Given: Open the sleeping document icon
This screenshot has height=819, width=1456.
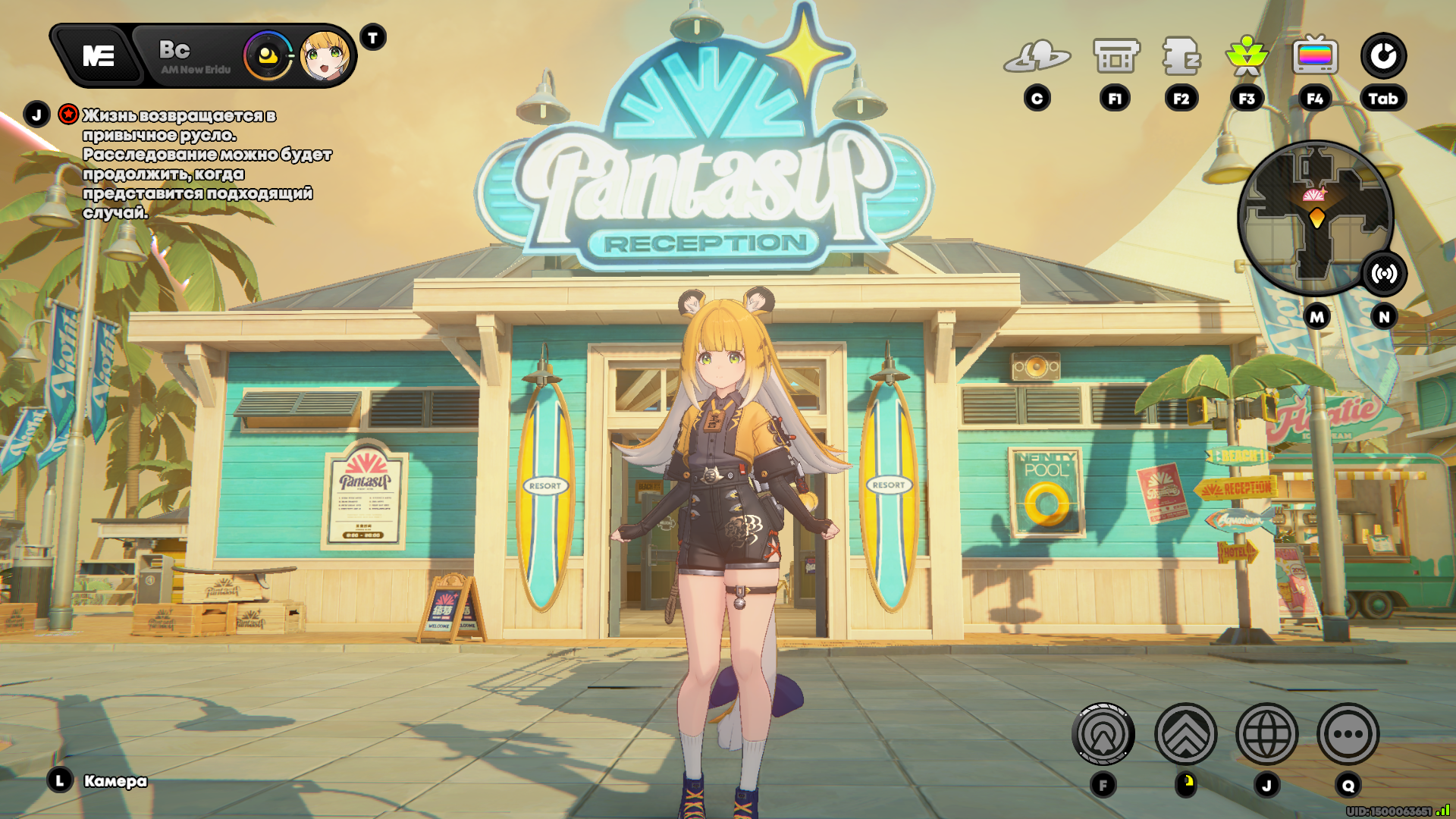Looking at the screenshot, I should coord(1181,57).
